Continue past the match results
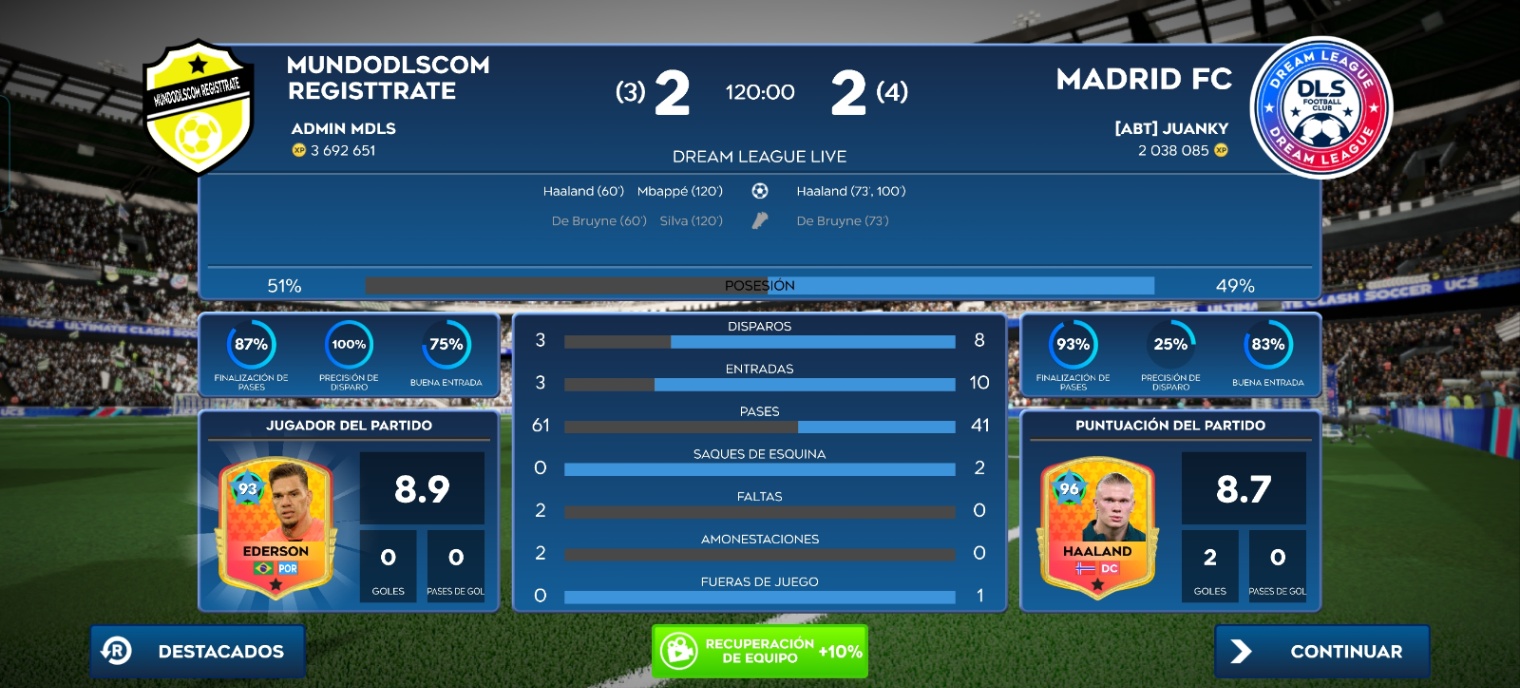 click(x=1322, y=651)
